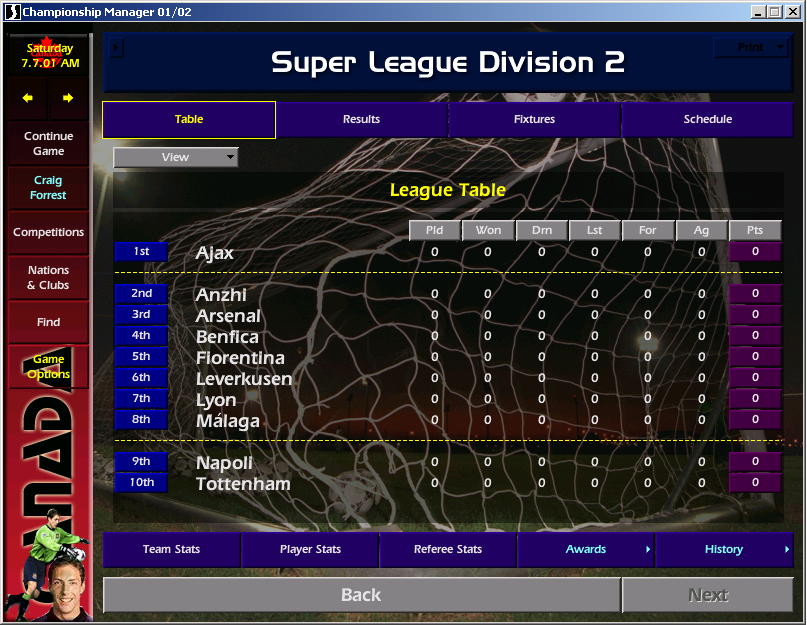
Task: Open the Find search option
Action: tap(48, 322)
